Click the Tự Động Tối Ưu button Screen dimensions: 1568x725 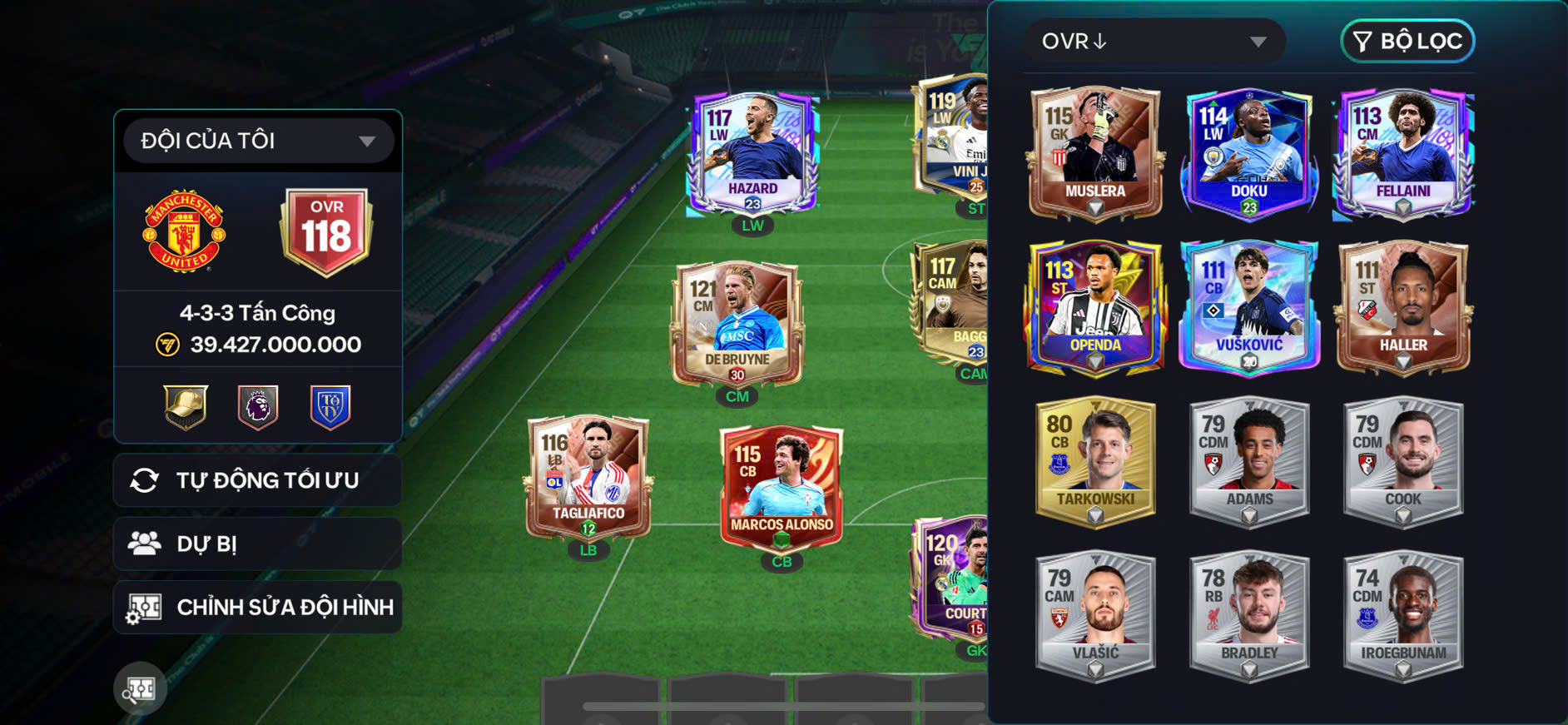tap(258, 480)
